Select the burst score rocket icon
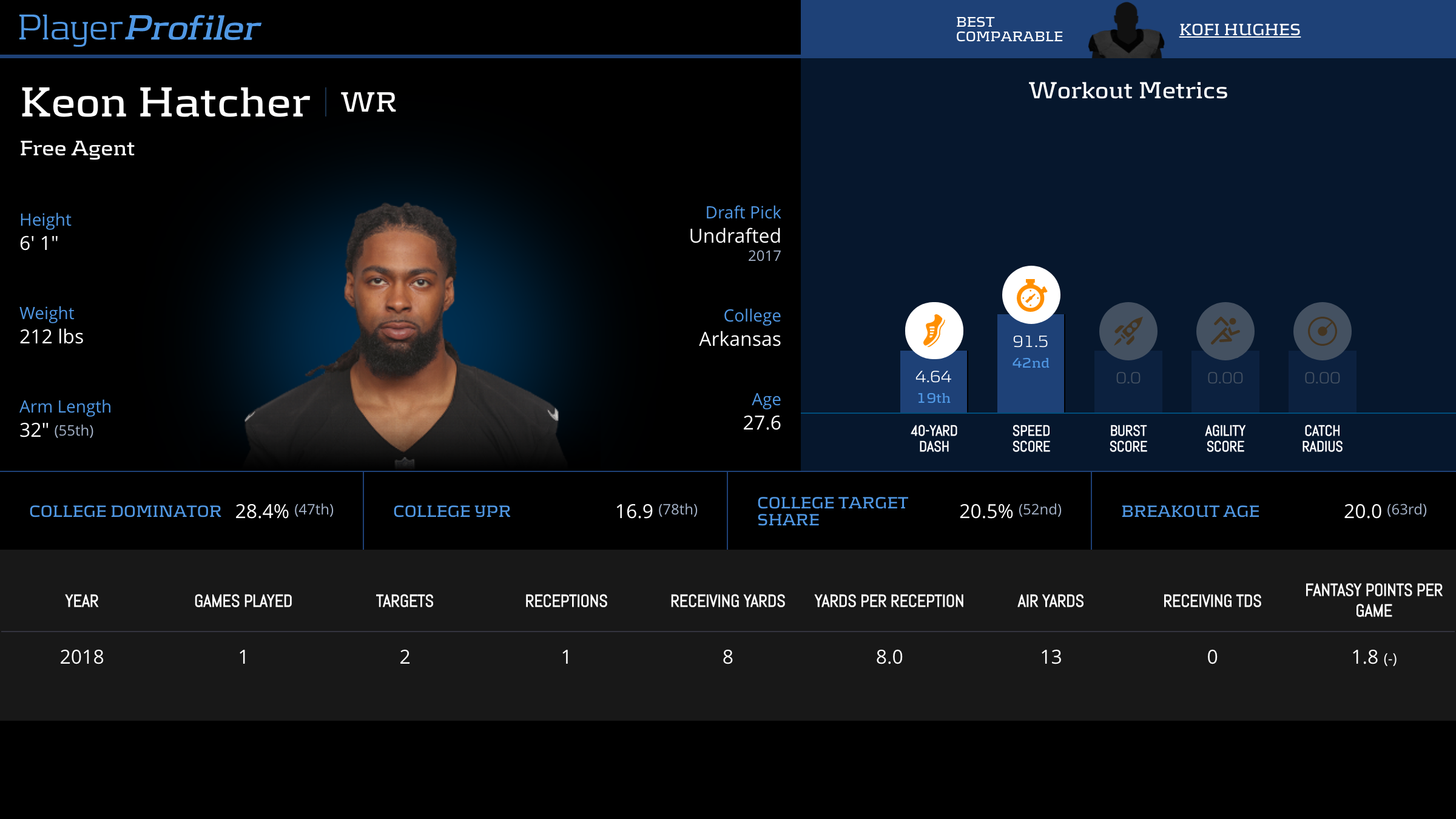Image resolution: width=1456 pixels, height=819 pixels. [1128, 331]
